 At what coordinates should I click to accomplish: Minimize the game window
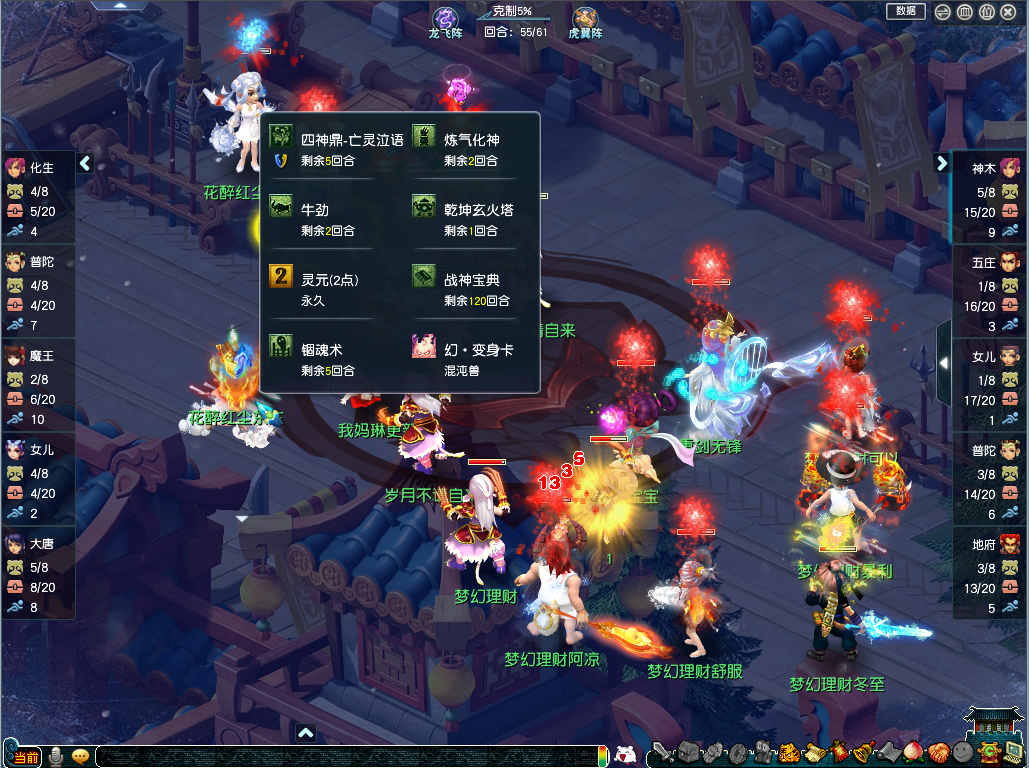point(943,12)
